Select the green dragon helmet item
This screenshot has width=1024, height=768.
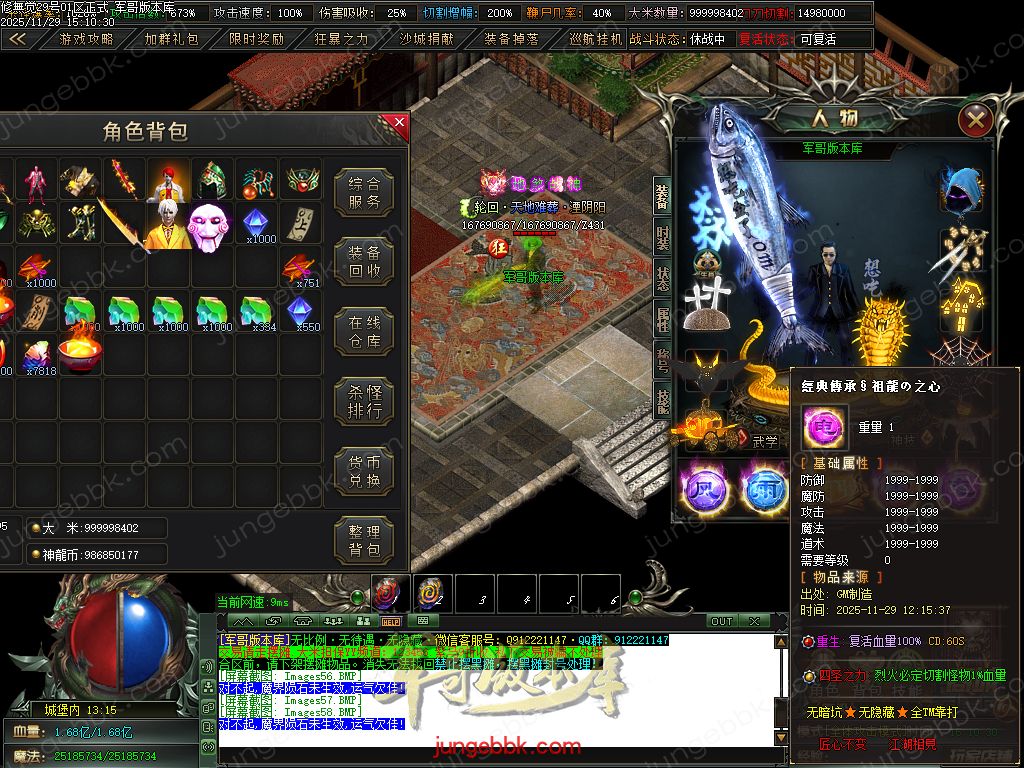(x=212, y=180)
